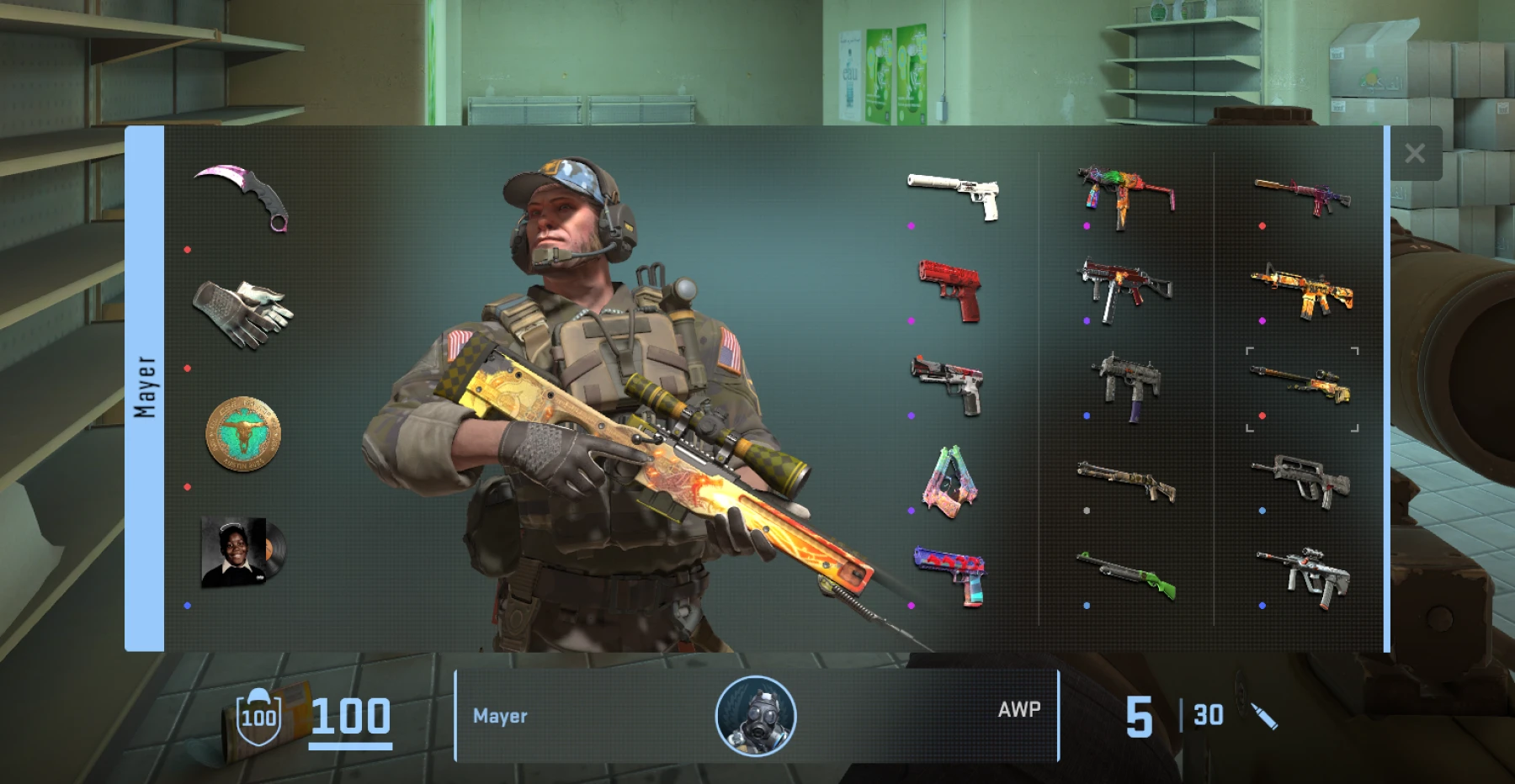Click the AWP weapon label
The width and height of the screenshot is (1515, 784).
(x=1020, y=711)
